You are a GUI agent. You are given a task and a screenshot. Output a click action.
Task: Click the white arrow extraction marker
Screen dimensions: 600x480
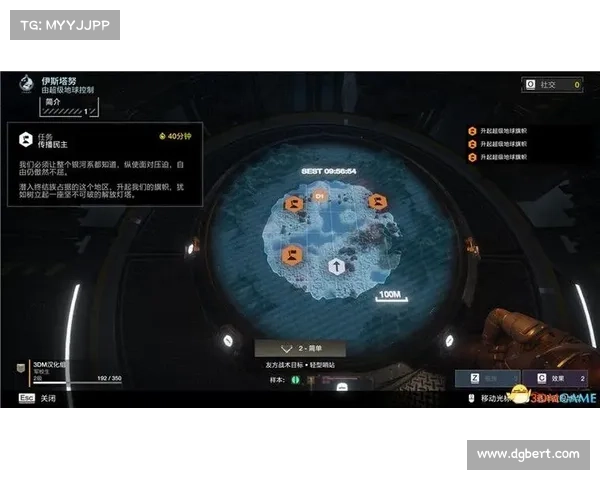[337, 266]
